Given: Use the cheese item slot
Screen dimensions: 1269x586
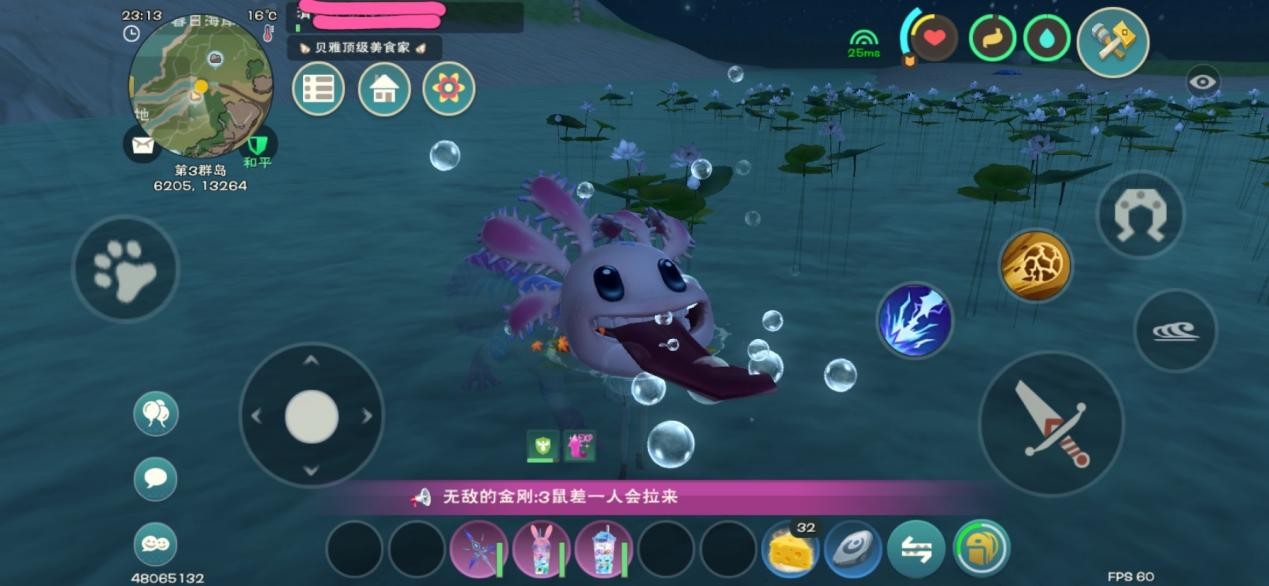Looking at the screenshot, I should [x=790, y=550].
